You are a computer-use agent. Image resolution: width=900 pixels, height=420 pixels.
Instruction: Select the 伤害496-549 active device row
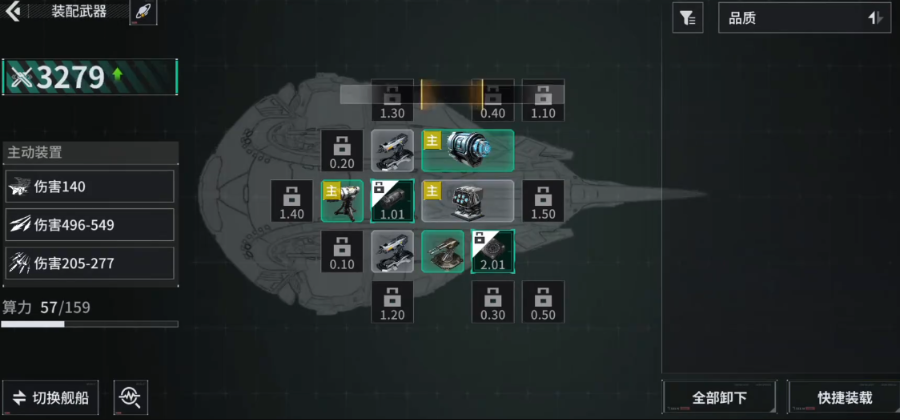click(90, 225)
